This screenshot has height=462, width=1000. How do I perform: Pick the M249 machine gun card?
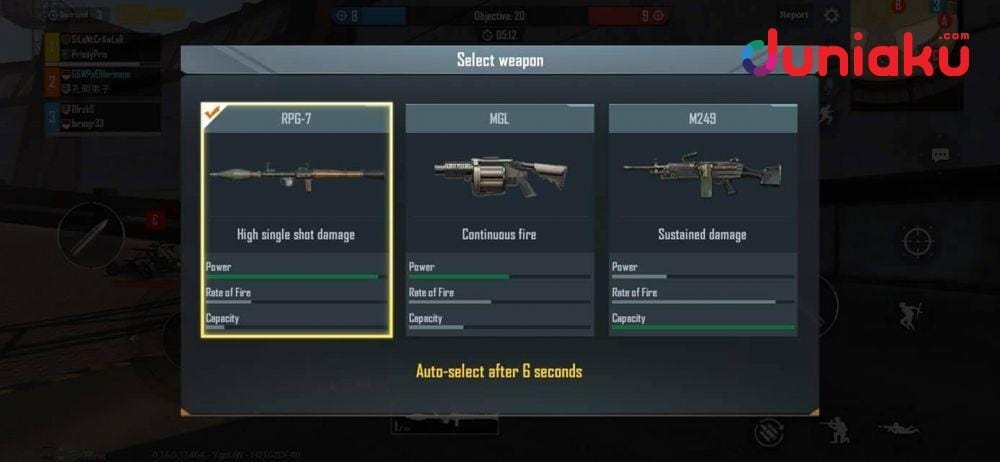point(702,220)
